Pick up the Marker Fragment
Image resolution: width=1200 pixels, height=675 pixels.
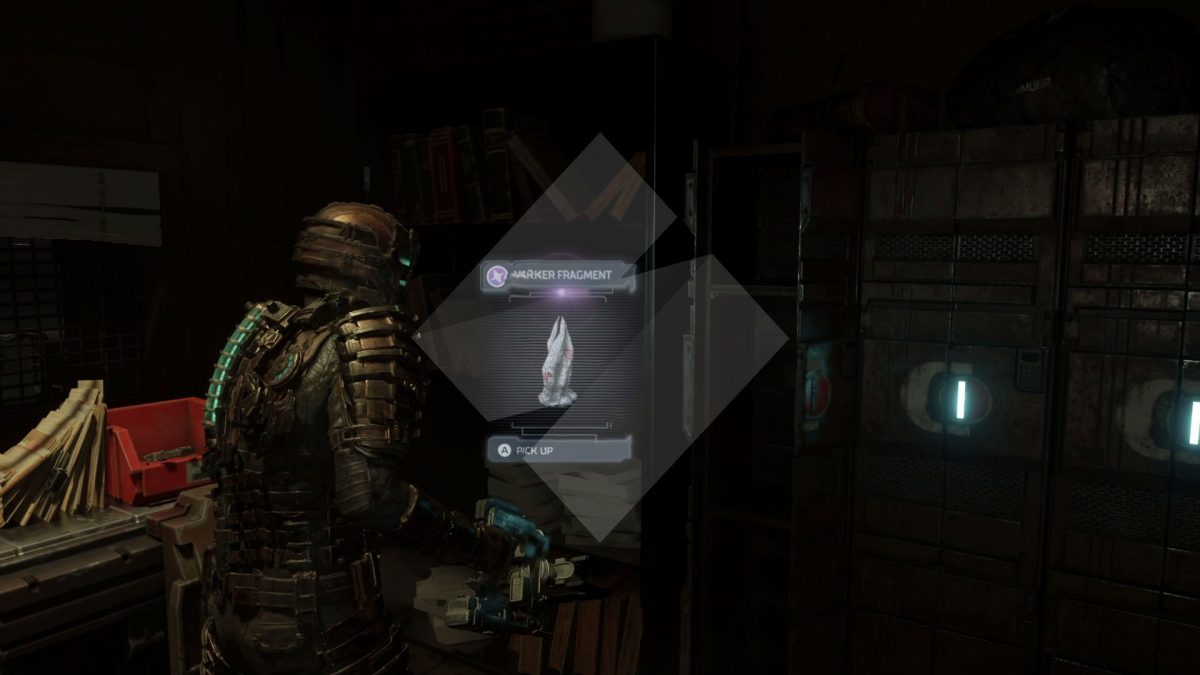pyautogui.click(x=558, y=450)
